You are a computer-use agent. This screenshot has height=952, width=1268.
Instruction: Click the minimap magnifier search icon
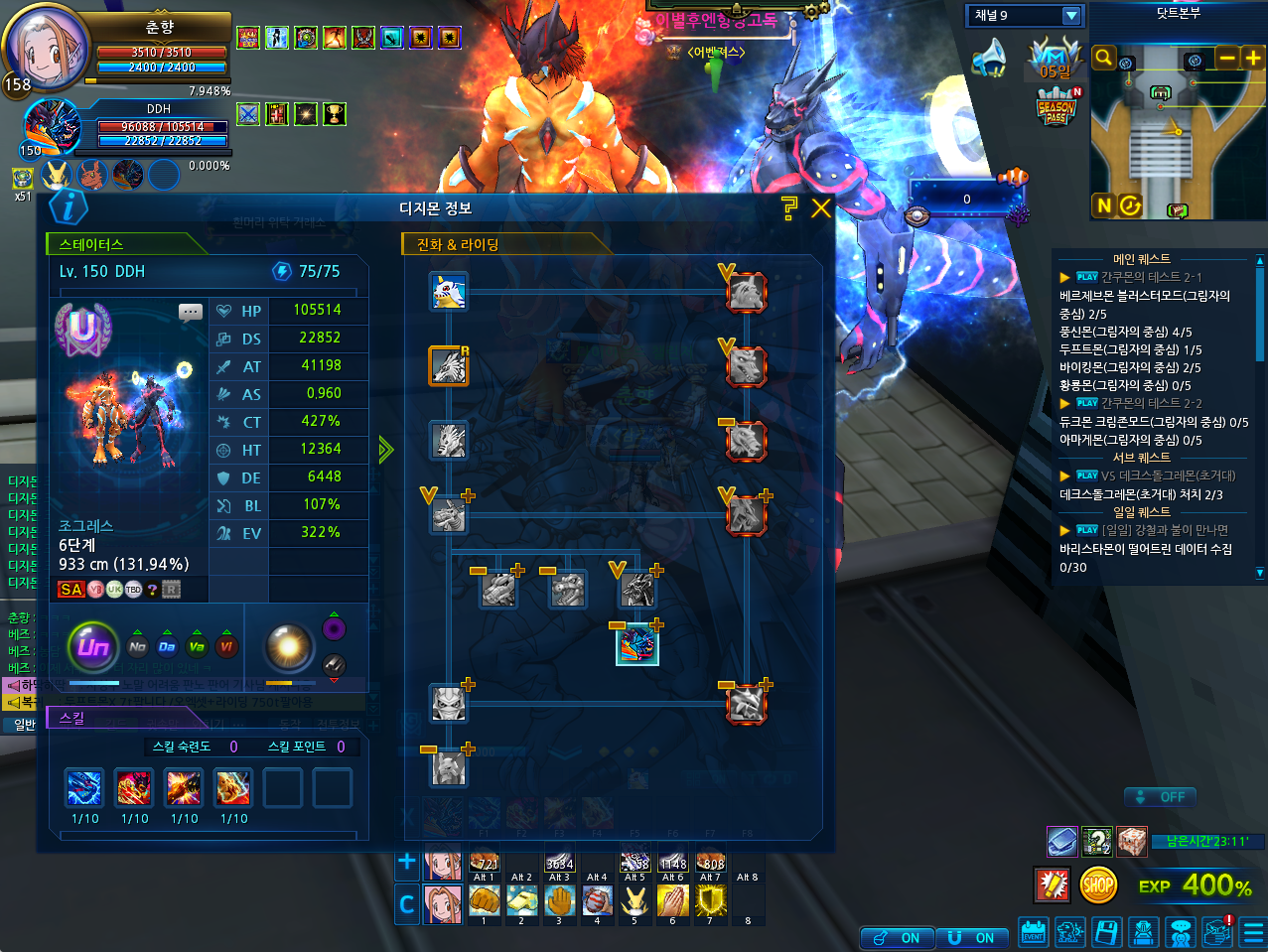(x=1103, y=59)
